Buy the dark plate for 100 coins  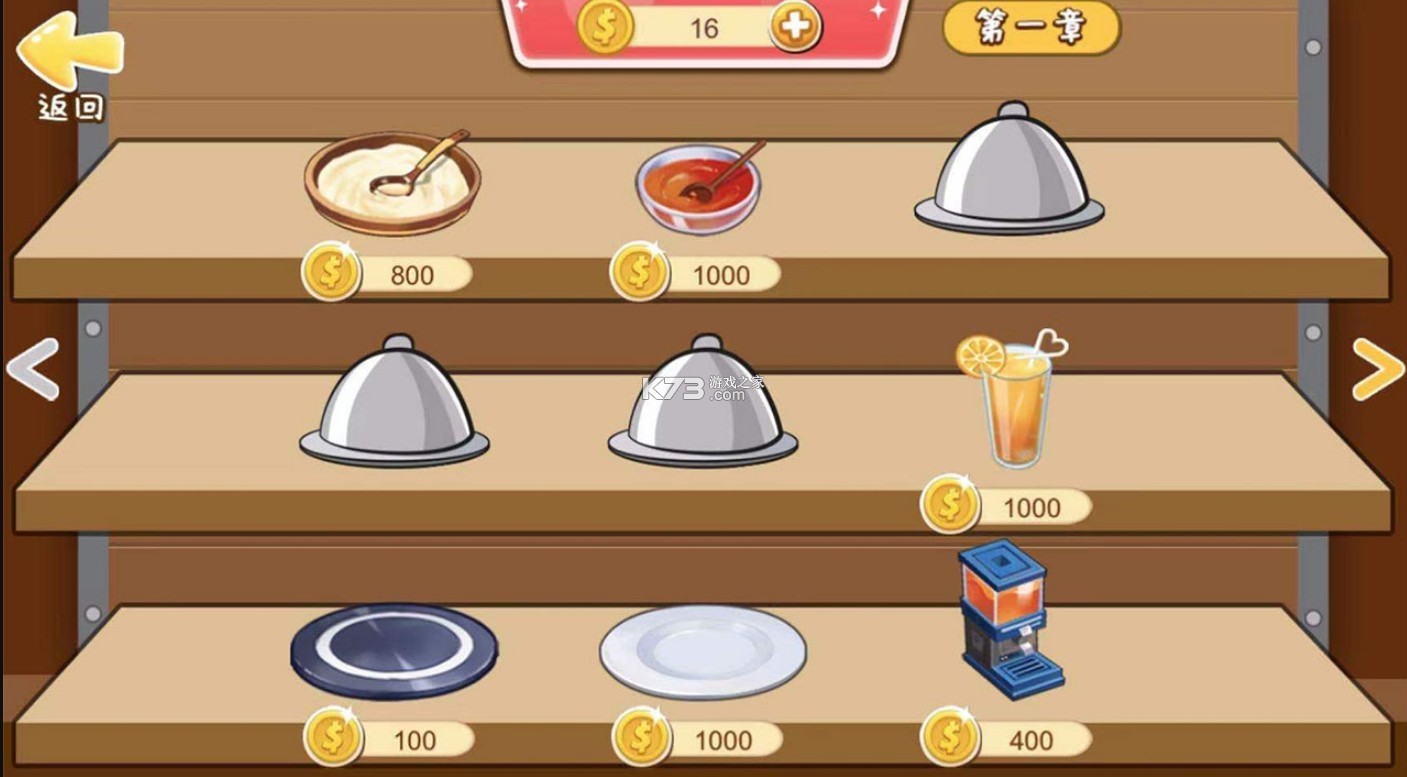pos(390,740)
